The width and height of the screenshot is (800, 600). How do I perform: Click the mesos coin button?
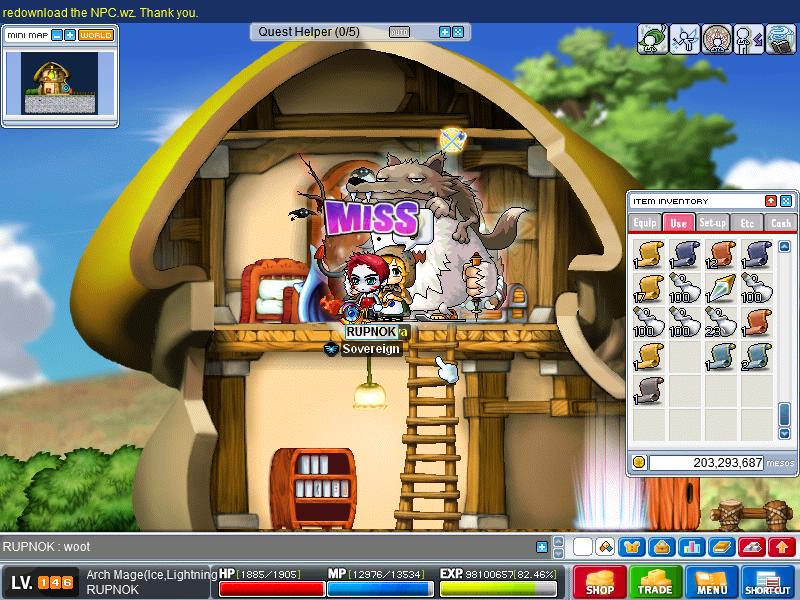click(x=639, y=462)
